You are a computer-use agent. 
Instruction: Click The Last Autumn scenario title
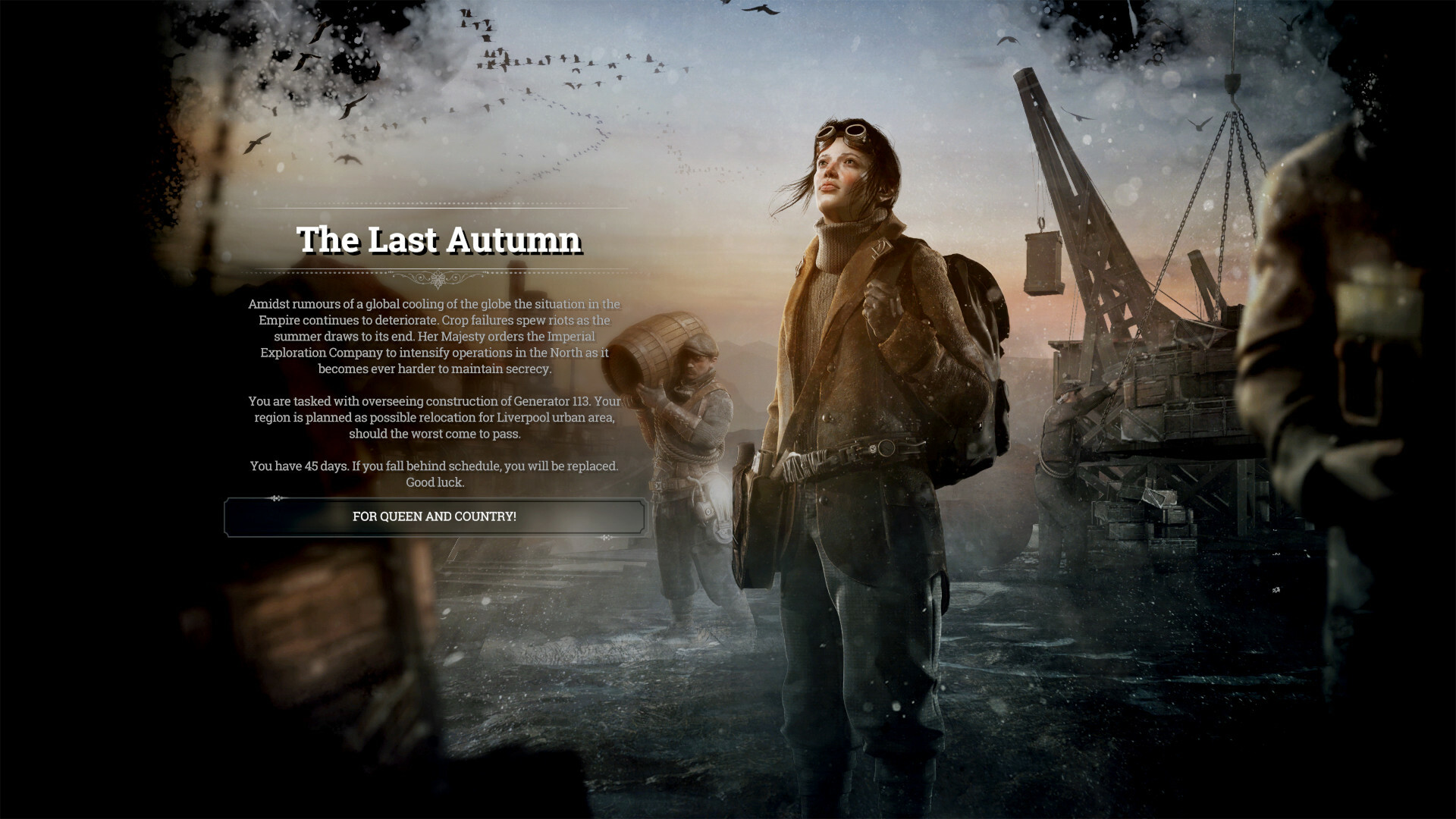coord(438,240)
